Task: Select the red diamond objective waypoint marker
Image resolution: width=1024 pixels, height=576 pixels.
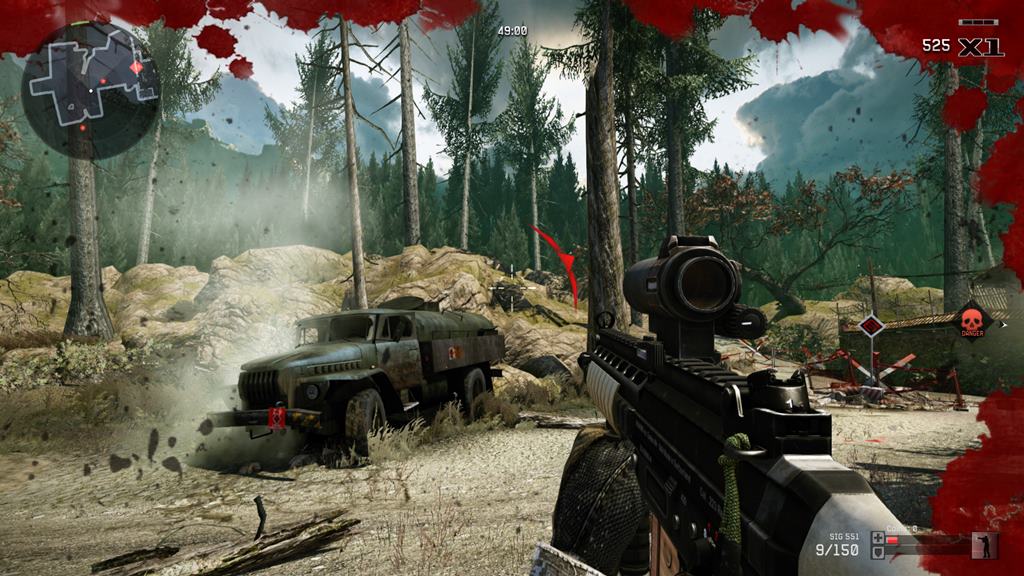Action: 870,324
